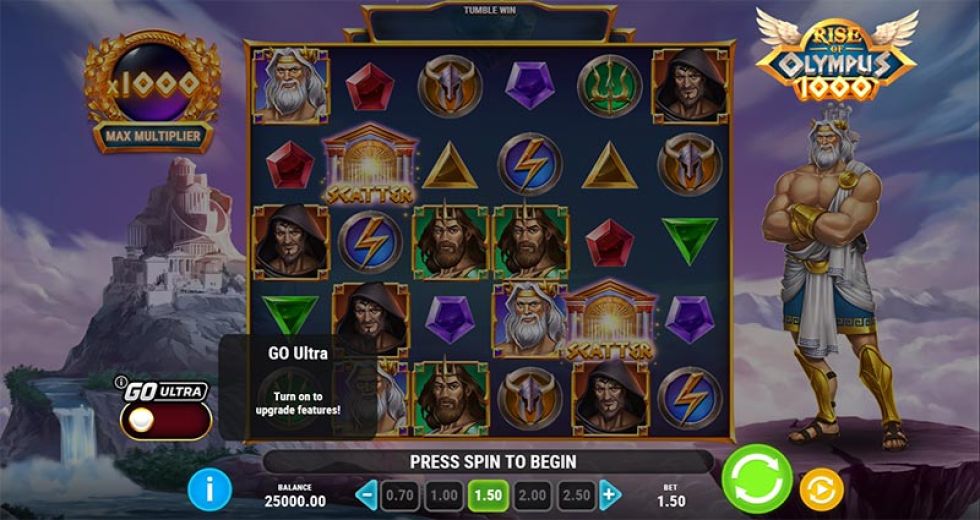Screen dimensions: 980x520
Task: Decrease the bet with the minus button
Action: 367,494
